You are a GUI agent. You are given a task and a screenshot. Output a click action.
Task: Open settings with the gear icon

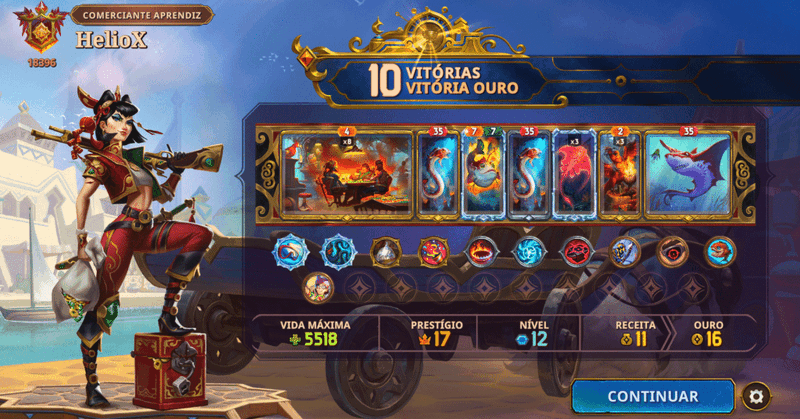pyautogui.click(x=757, y=397)
